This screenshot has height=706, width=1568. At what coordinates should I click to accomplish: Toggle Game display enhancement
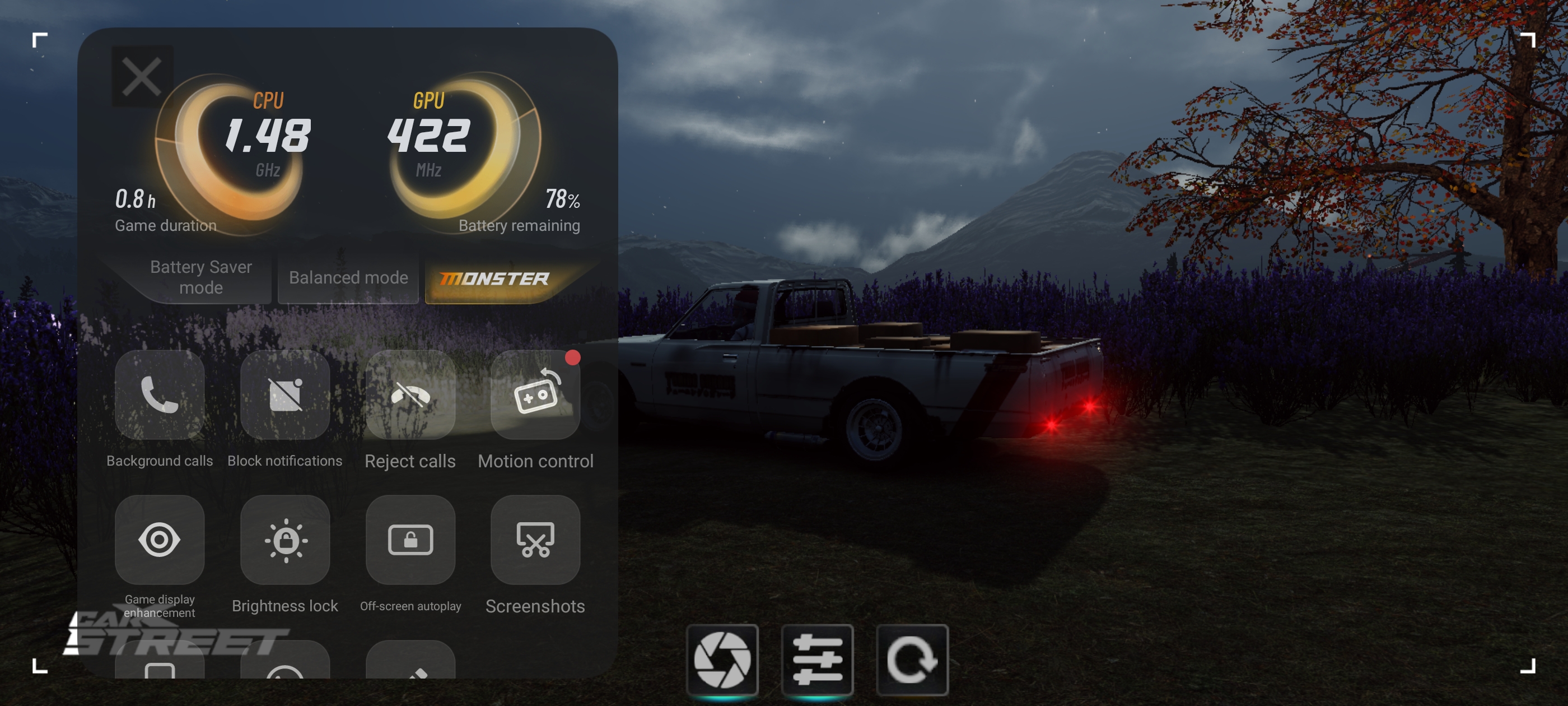click(160, 540)
